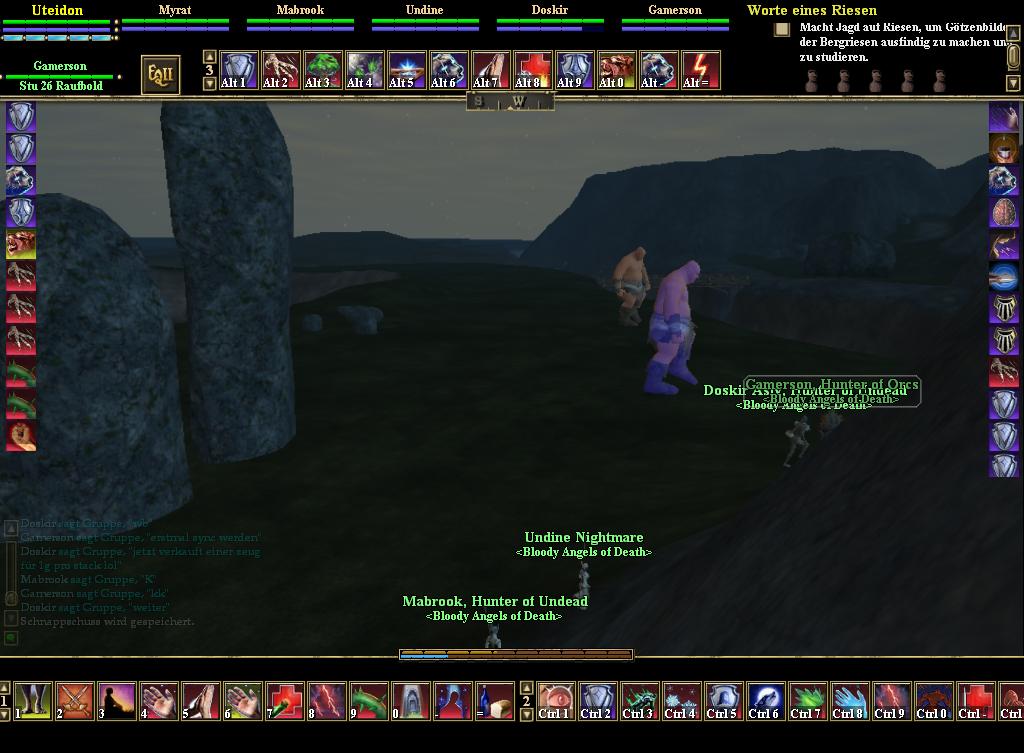Toggle the quest objective checkbox

point(782,30)
